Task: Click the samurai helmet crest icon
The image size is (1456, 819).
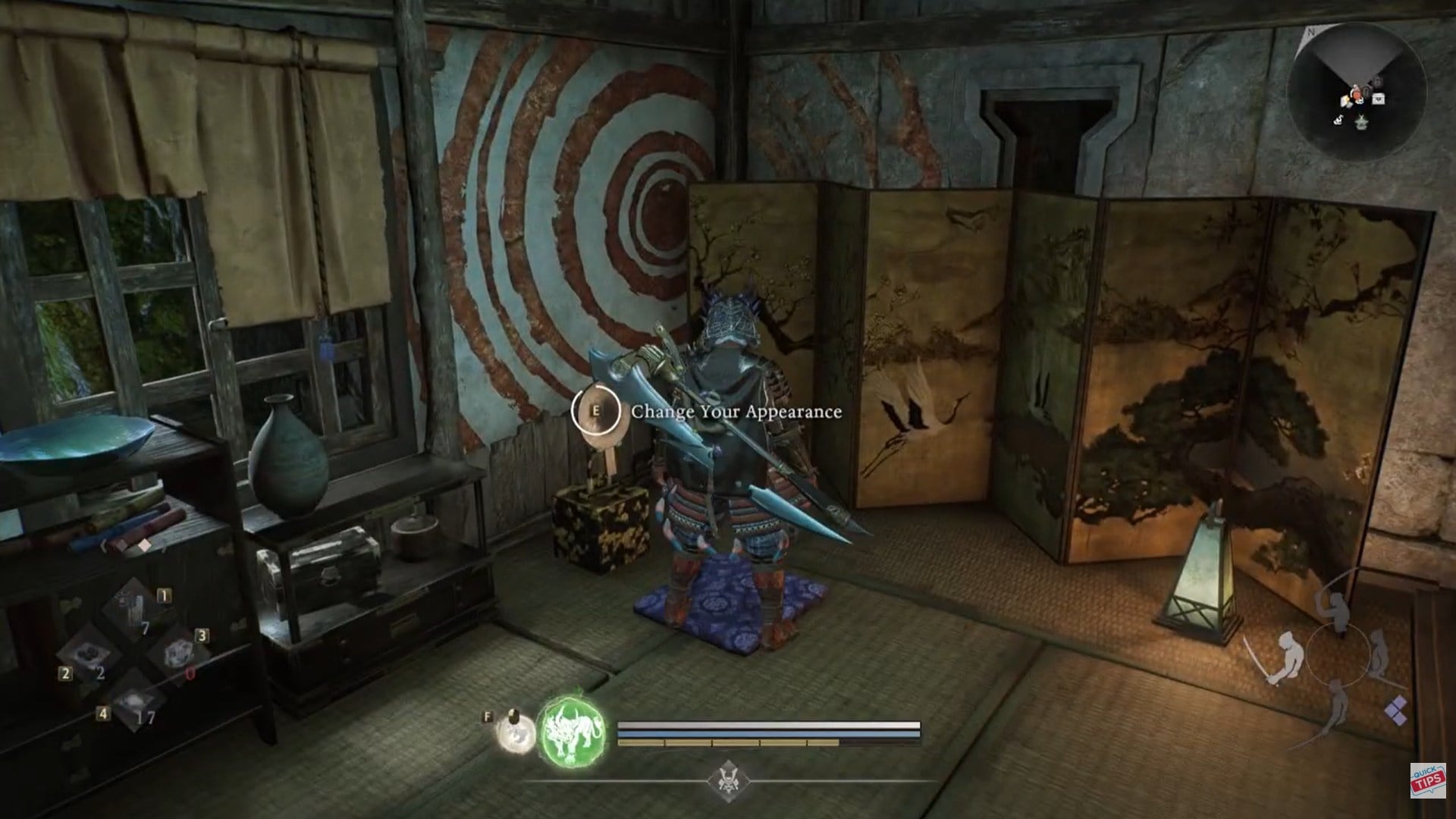Action: [x=728, y=780]
